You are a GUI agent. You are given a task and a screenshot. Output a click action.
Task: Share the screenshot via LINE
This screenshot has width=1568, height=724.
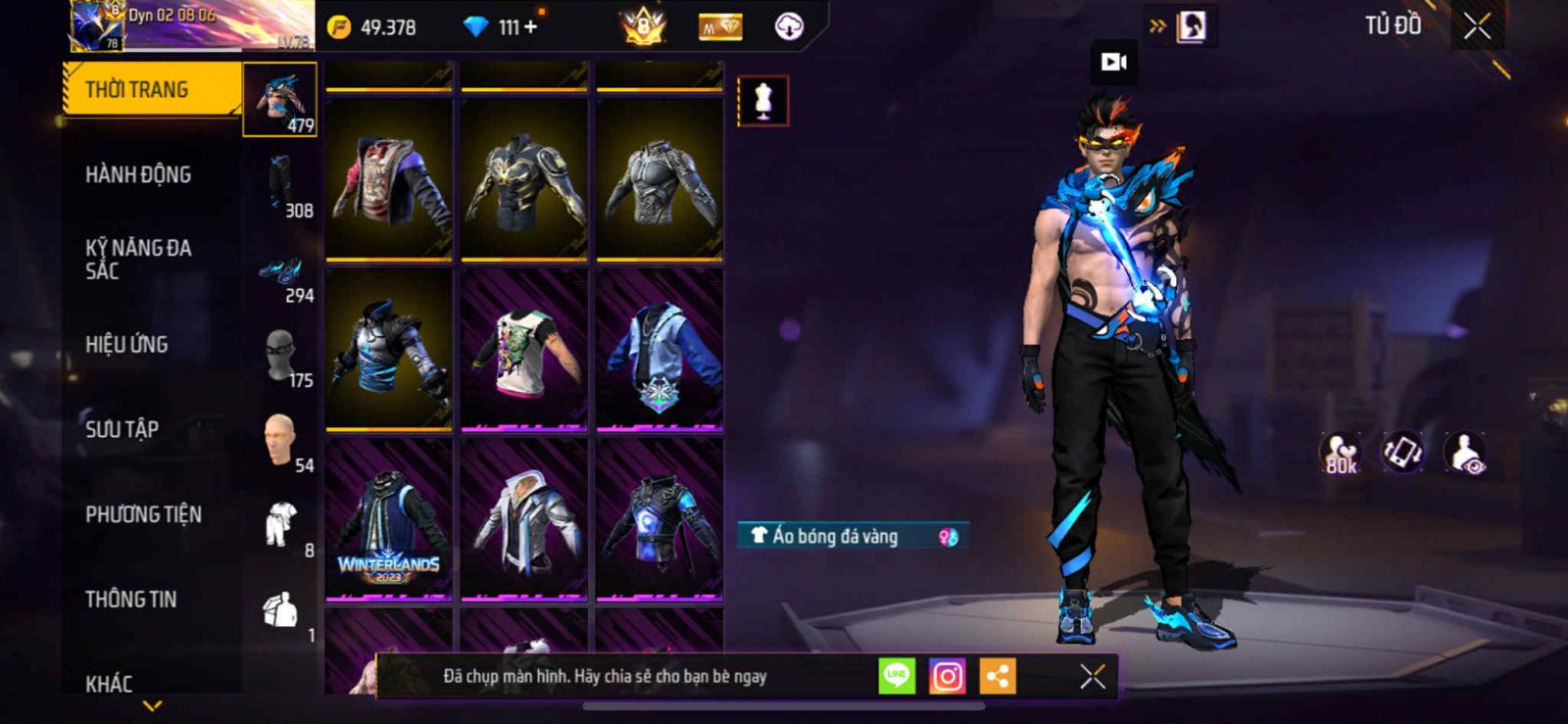point(897,676)
